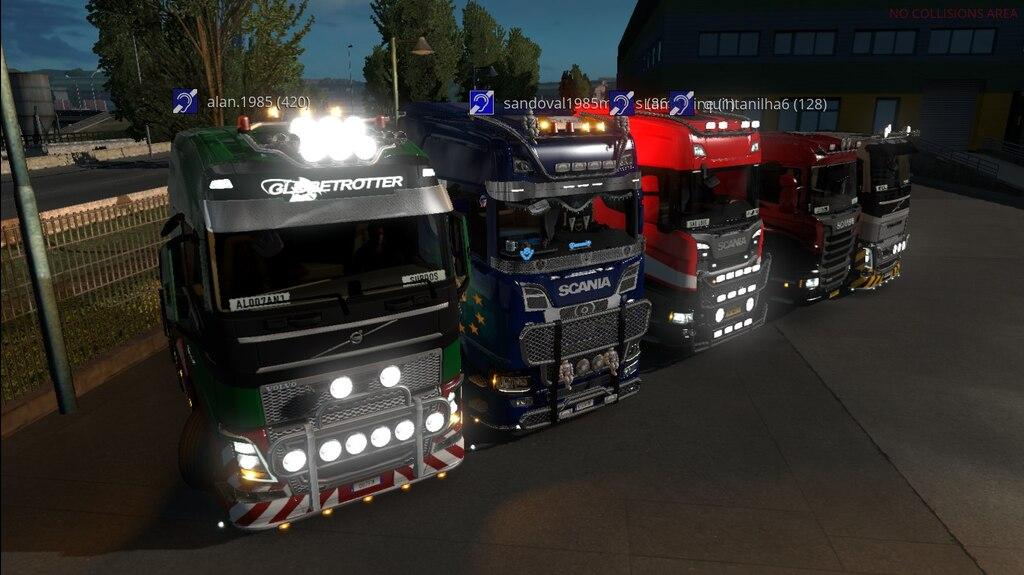1024x575 pixels.
Task: Click the icon beside sandoval1985m's name
Action: click(482, 102)
